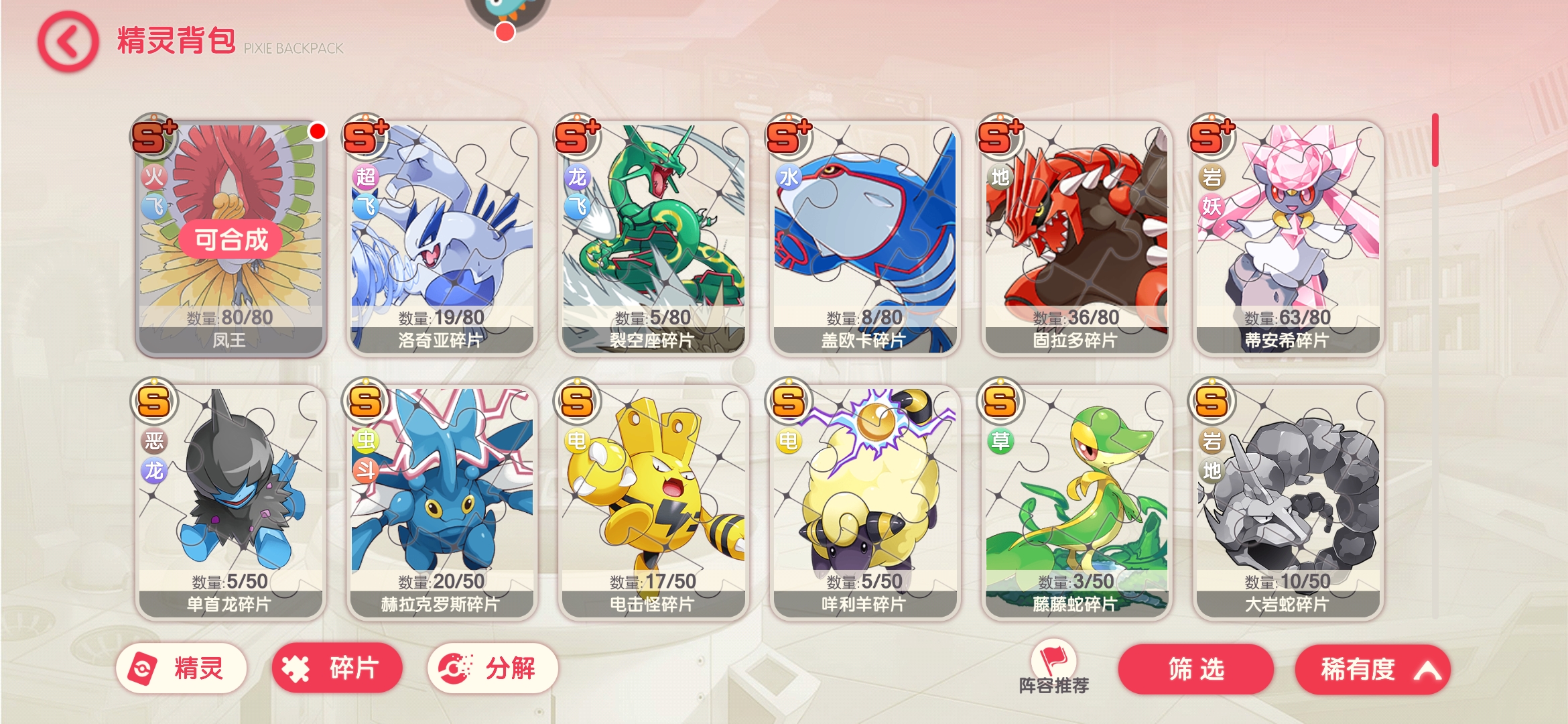Toggle the 稀有度 sort order
Image resolution: width=1568 pixels, height=724 pixels.
(x=1372, y=669)
